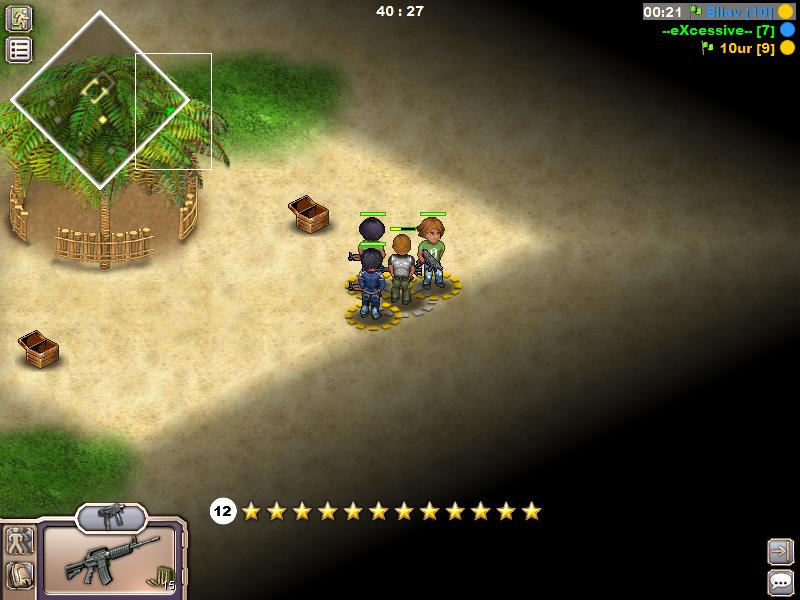Open the chat speech bubble button

tap(780, 582)
